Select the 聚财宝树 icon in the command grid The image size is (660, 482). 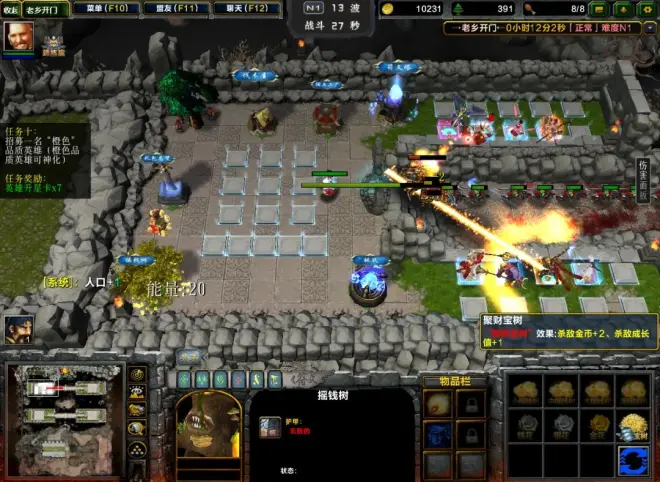(630, 425)
